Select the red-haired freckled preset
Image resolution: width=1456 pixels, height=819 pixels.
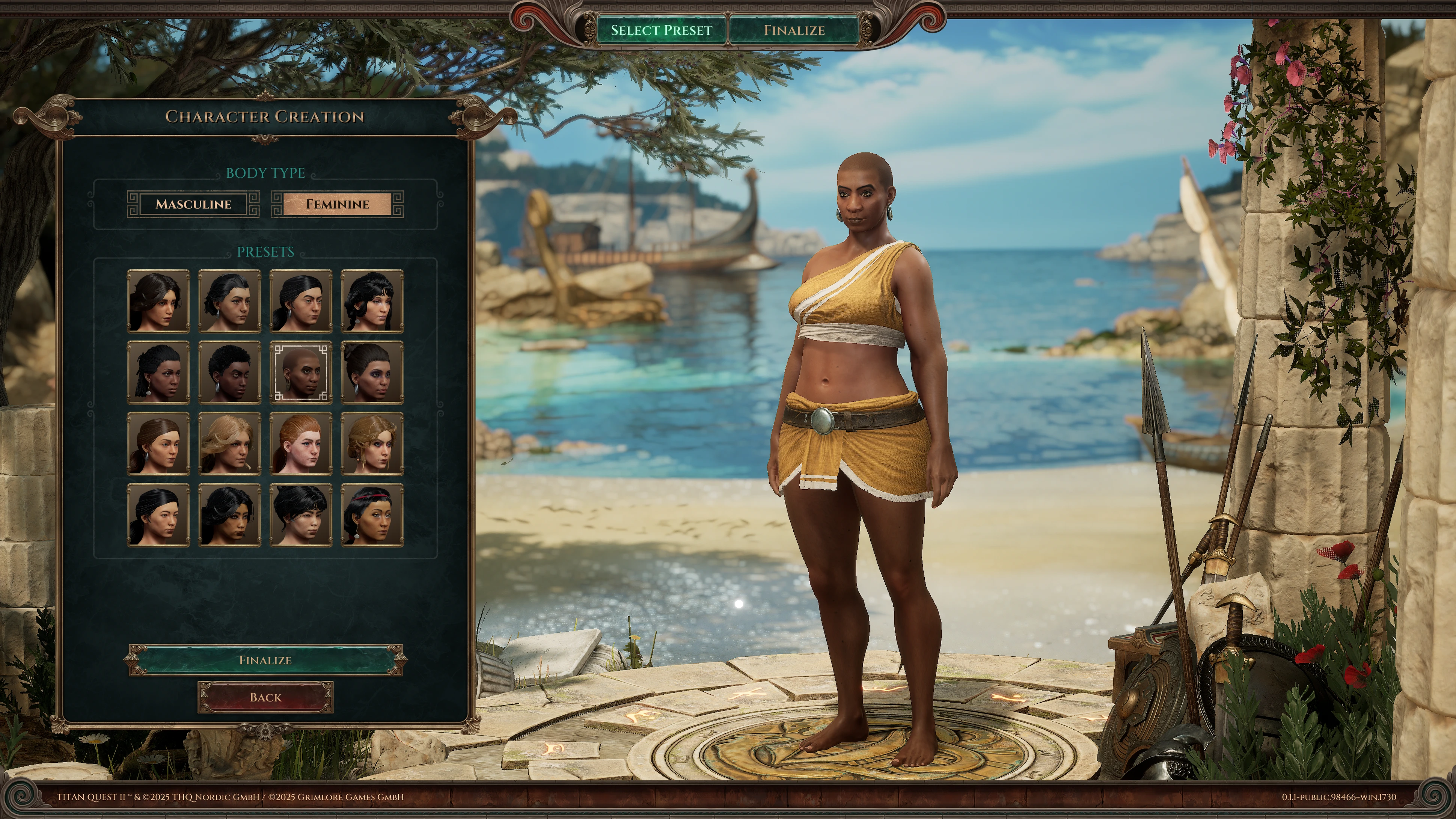click(301, 444)
